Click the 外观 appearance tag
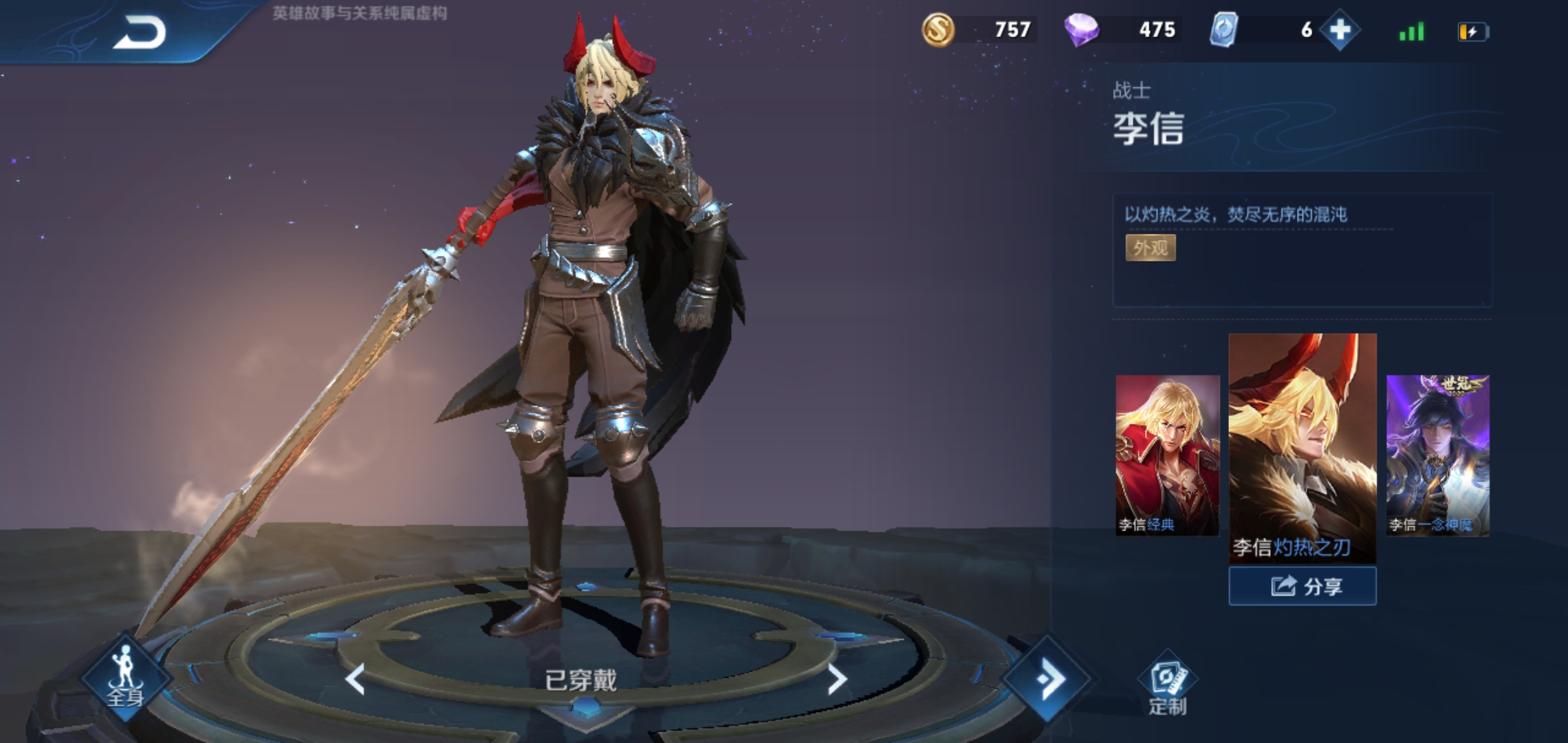The width and height of the screenshot is (1568, 743). 1150,248
